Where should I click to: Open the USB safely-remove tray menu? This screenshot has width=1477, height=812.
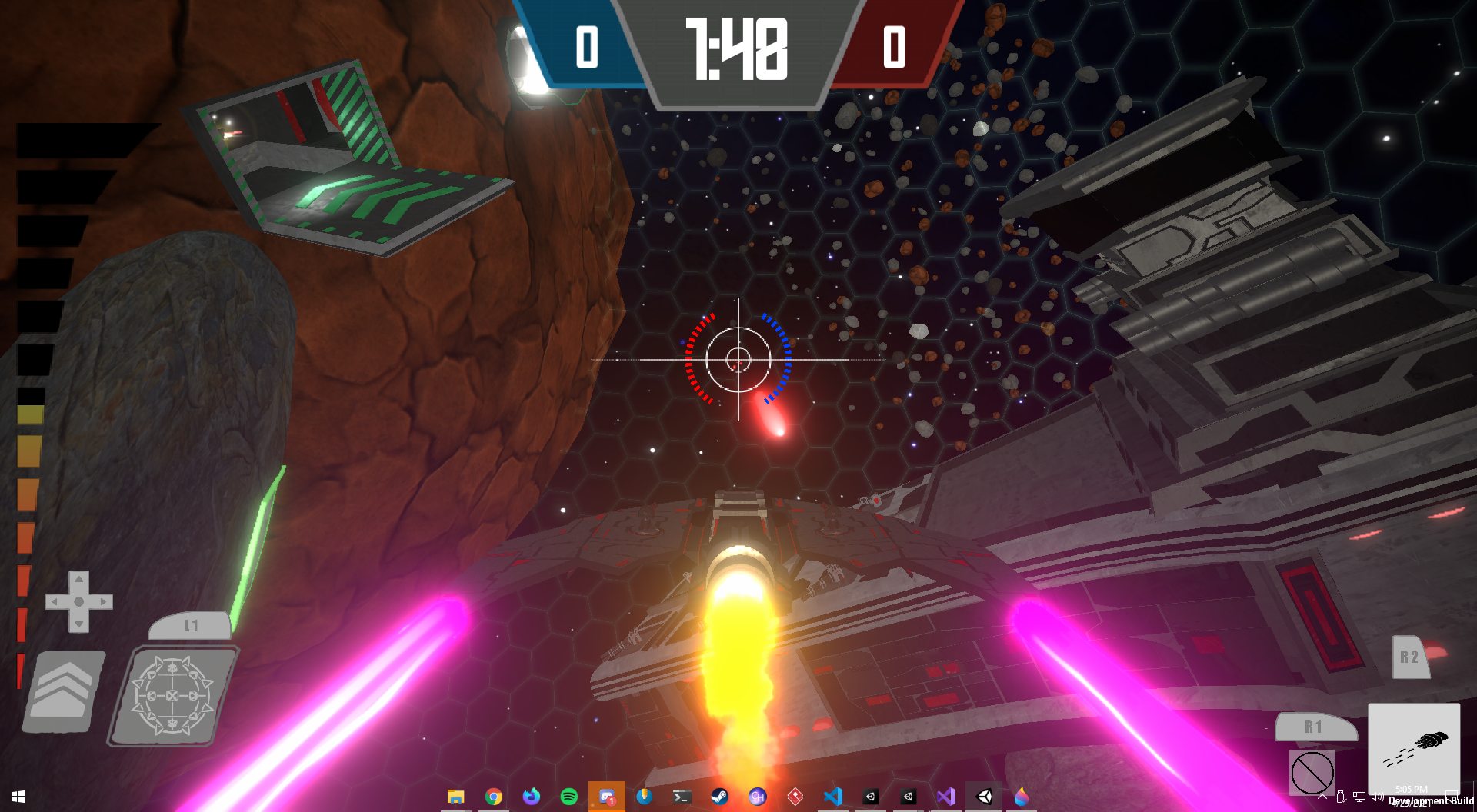click(x=1341, y=798)
